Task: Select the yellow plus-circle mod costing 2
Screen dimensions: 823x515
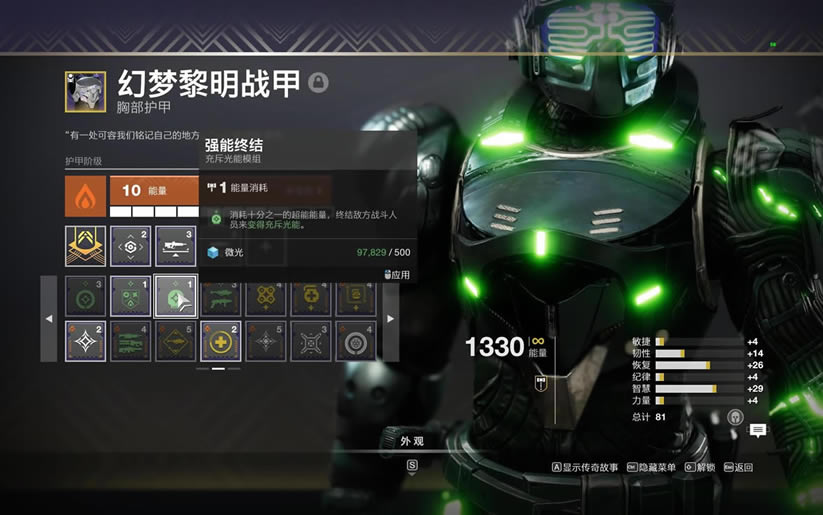Action: pos(220,341)
